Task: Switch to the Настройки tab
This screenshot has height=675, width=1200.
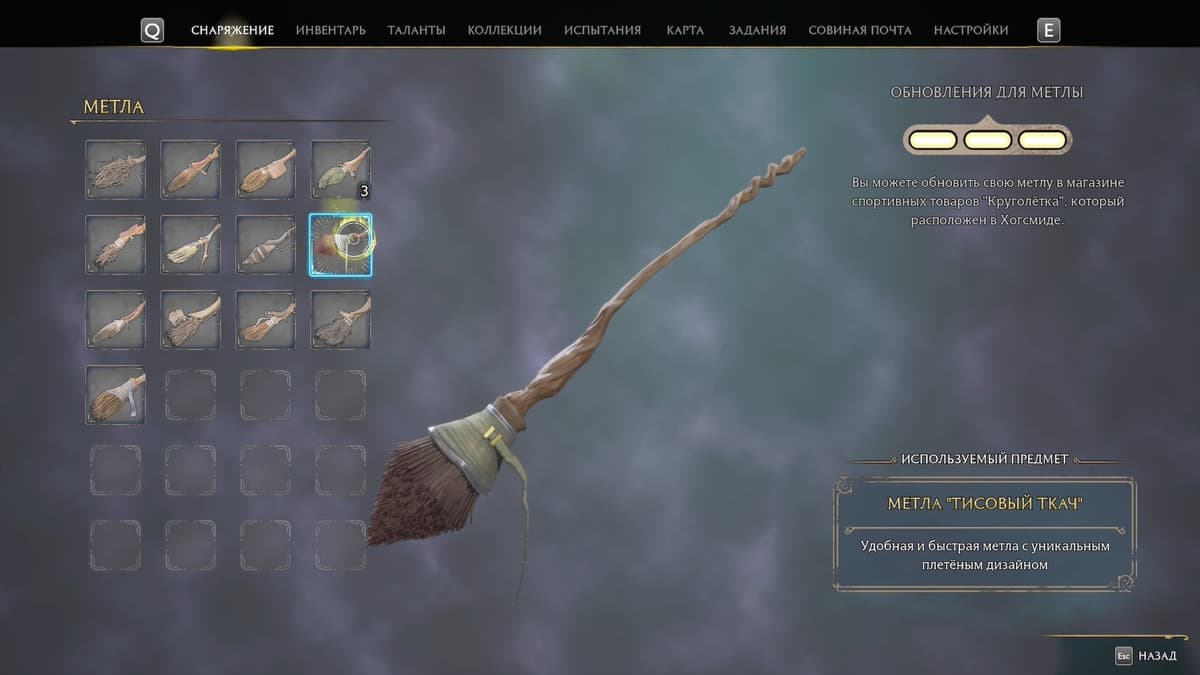Action: [970, 30]
